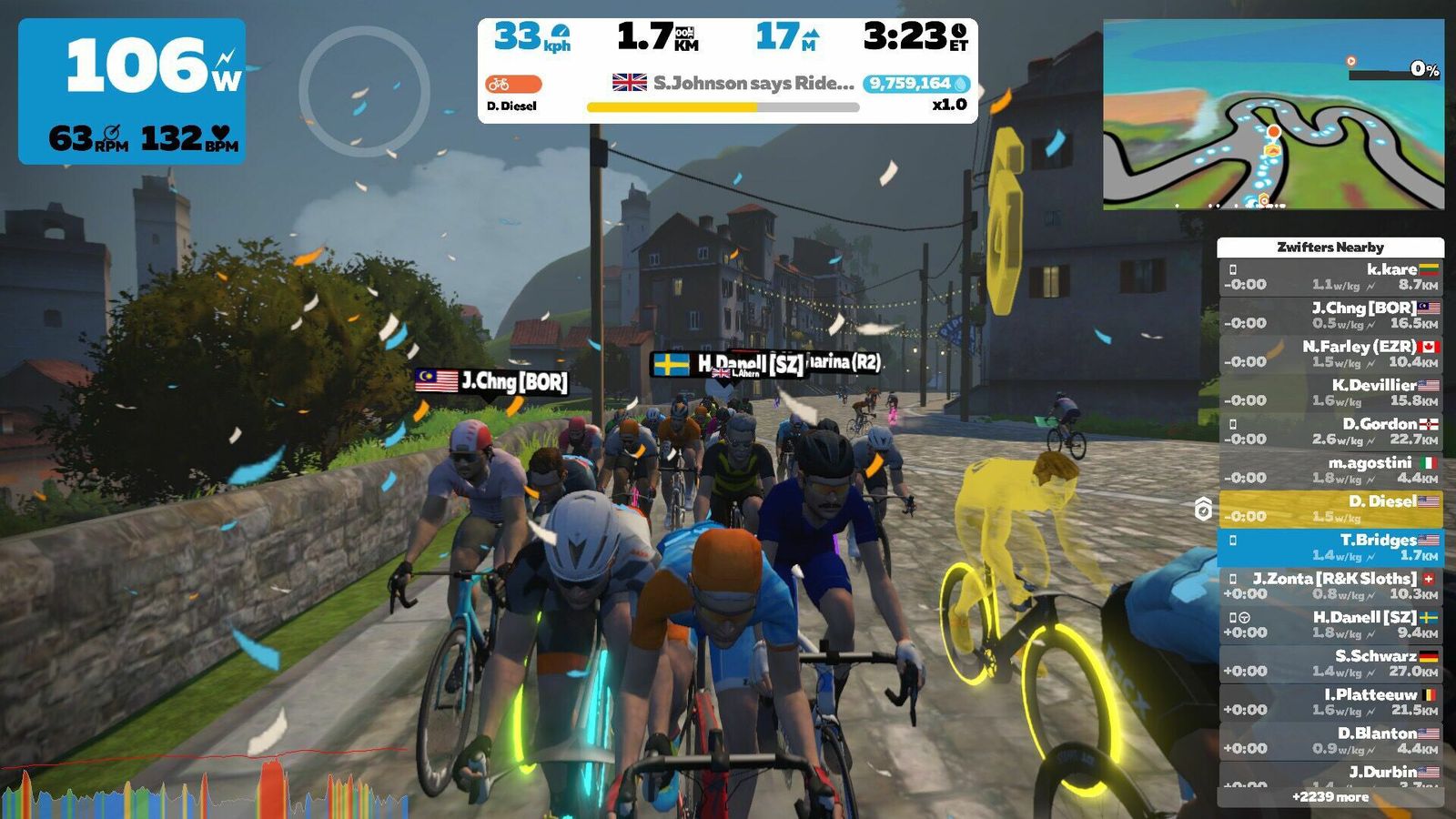Click the S.Johnson Ride On message
Viewport: 1456px width, 819px height.
point(753,84)
